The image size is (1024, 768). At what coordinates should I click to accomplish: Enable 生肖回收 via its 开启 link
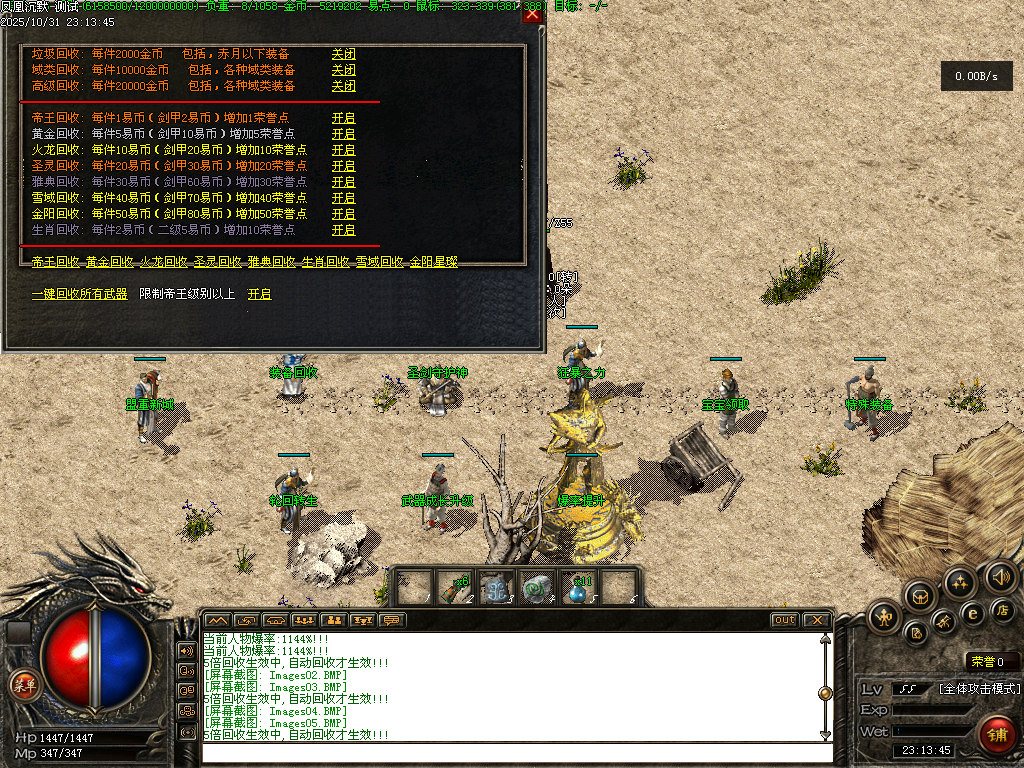343,230
